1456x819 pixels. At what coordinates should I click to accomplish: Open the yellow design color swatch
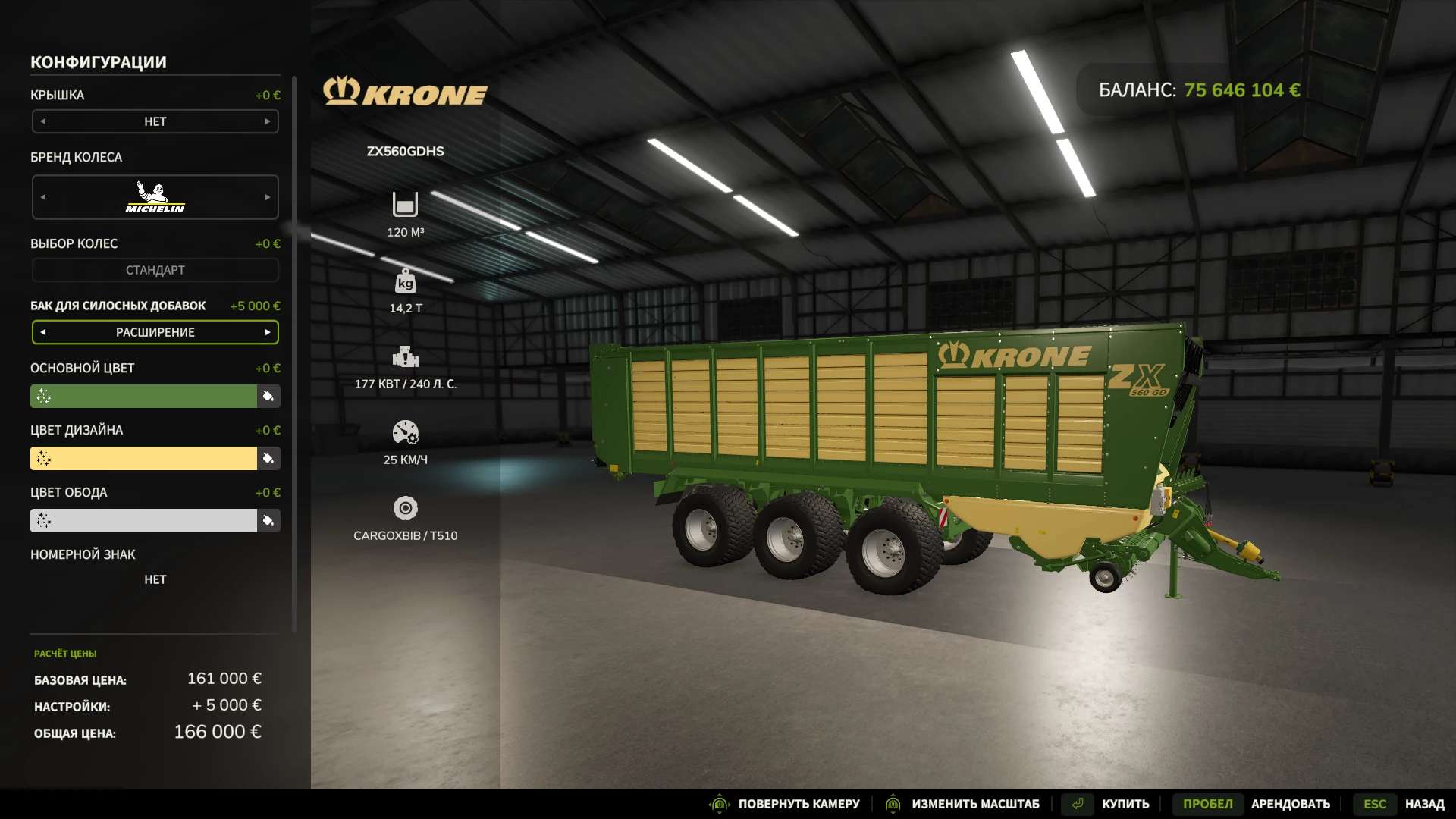coord(143,458)
